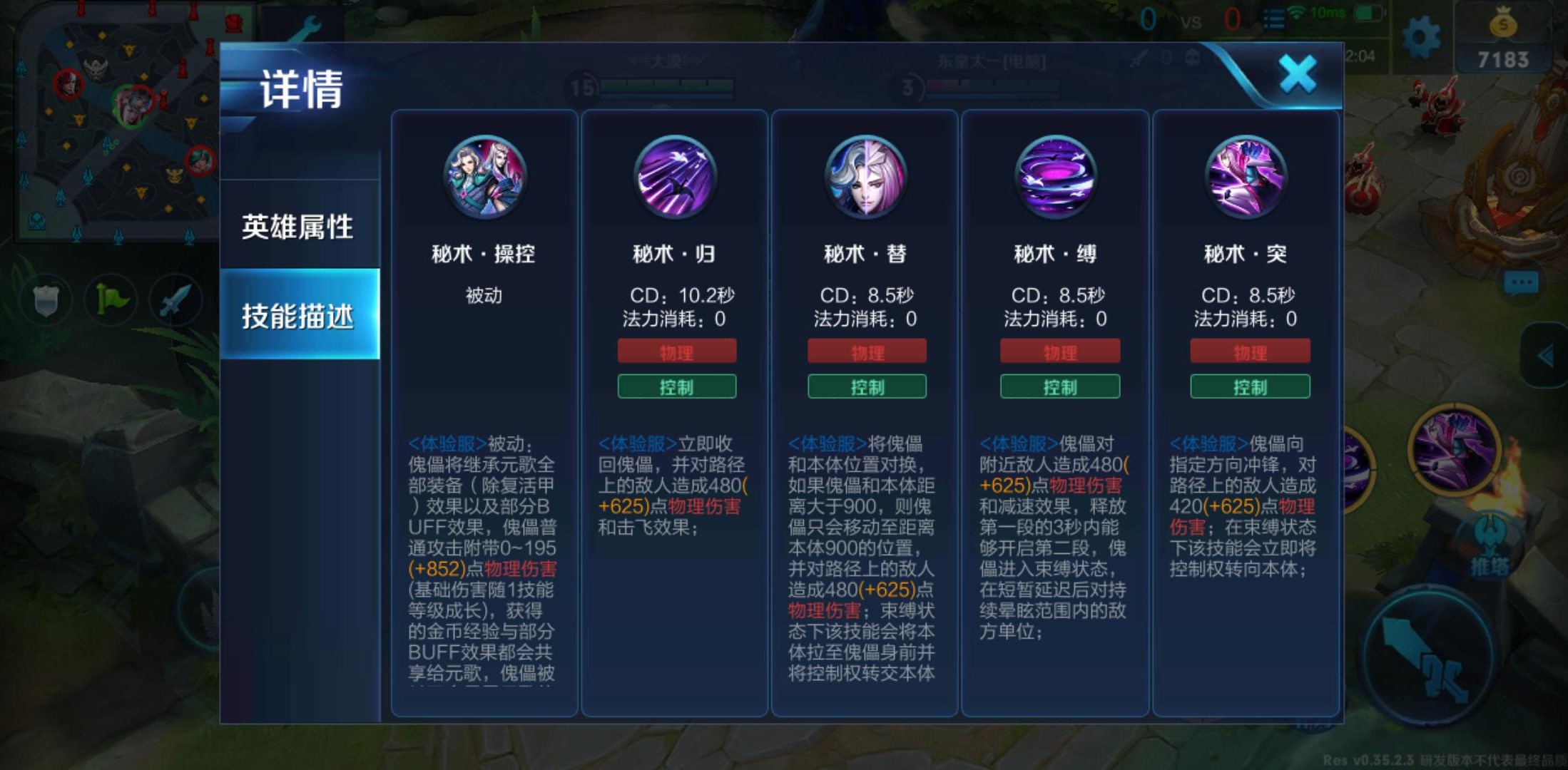
Task: Select the 秘术·突 skill icon
Action: tap(1248, 178)
